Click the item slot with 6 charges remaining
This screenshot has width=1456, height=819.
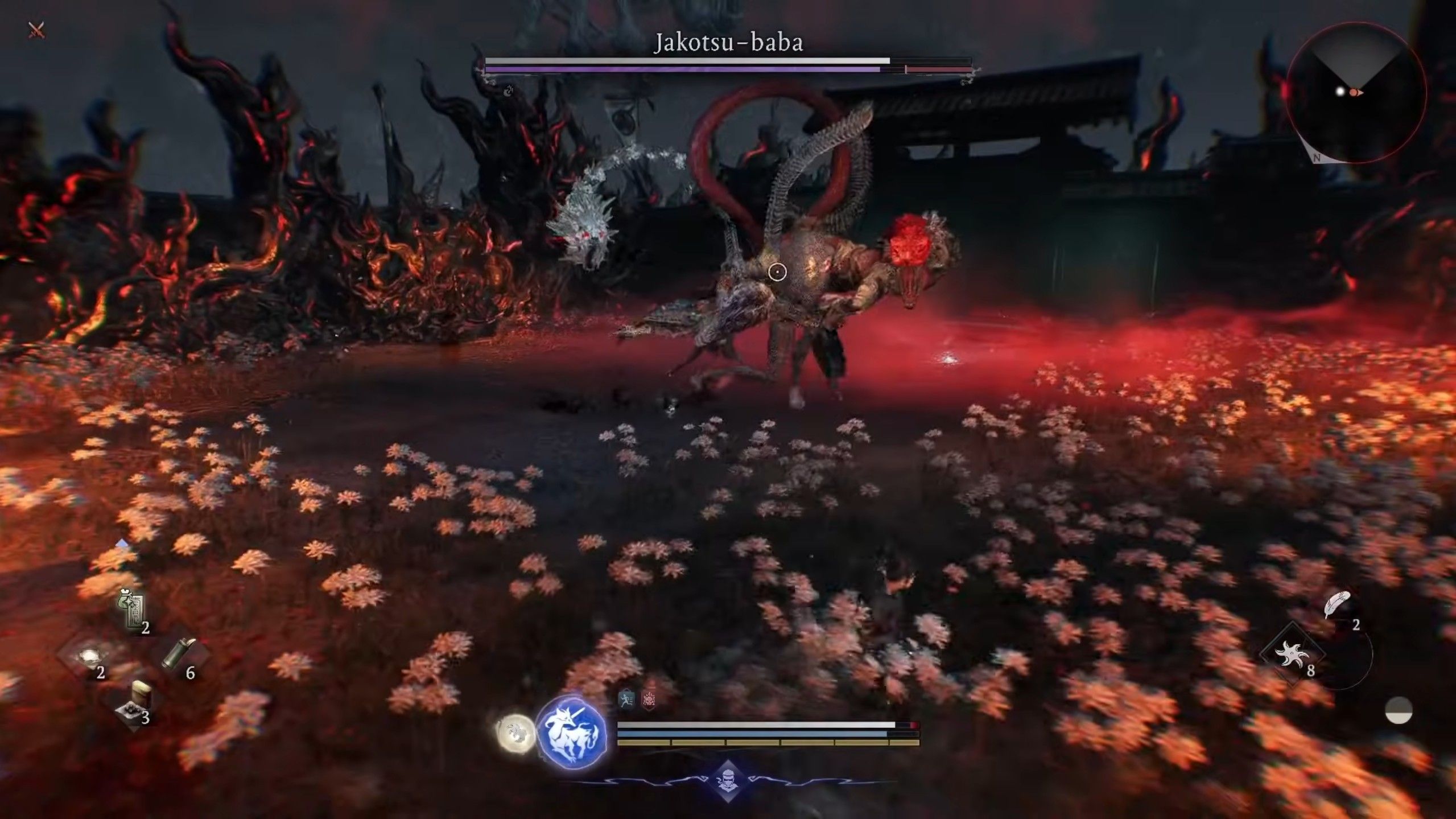(176, 653)
